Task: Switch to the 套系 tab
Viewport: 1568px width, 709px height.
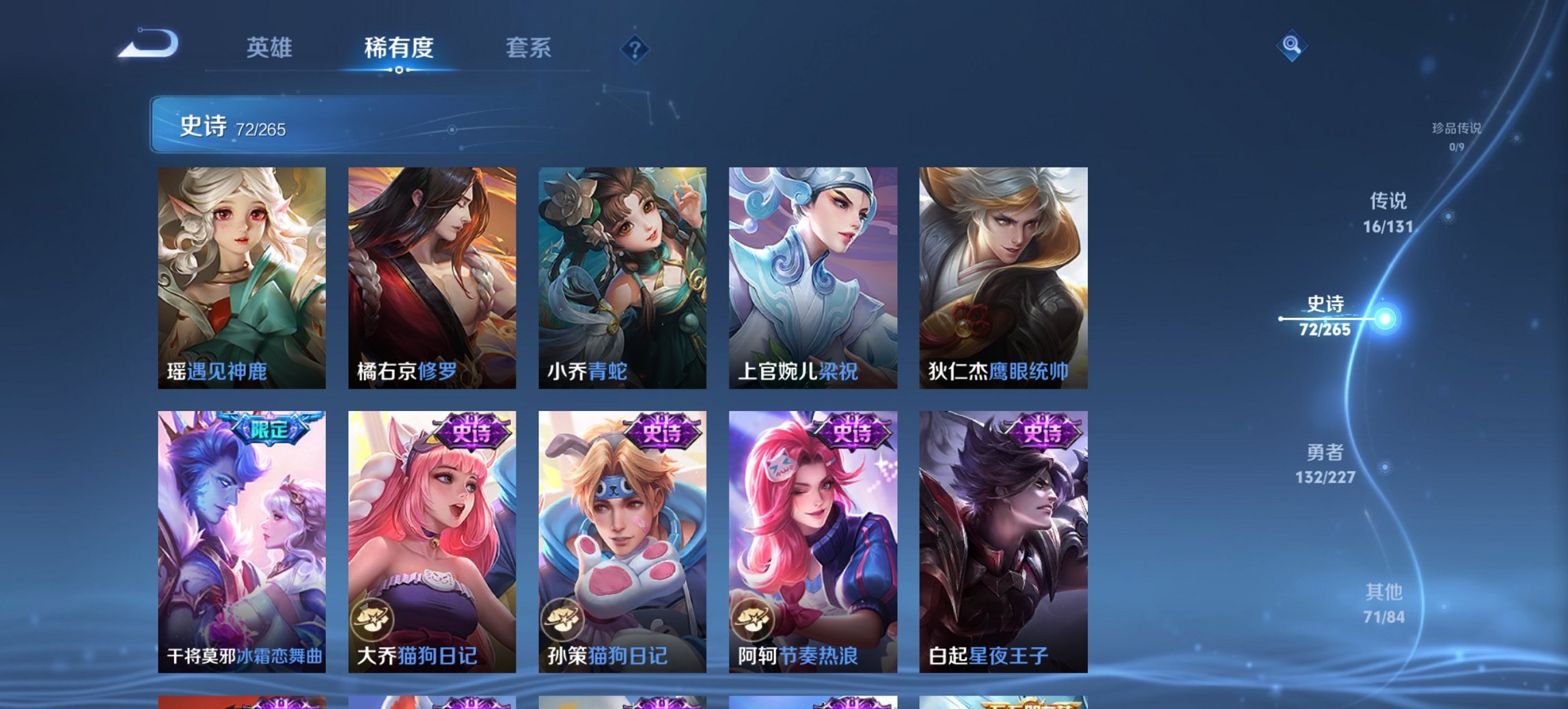Action: click(529, 48)
